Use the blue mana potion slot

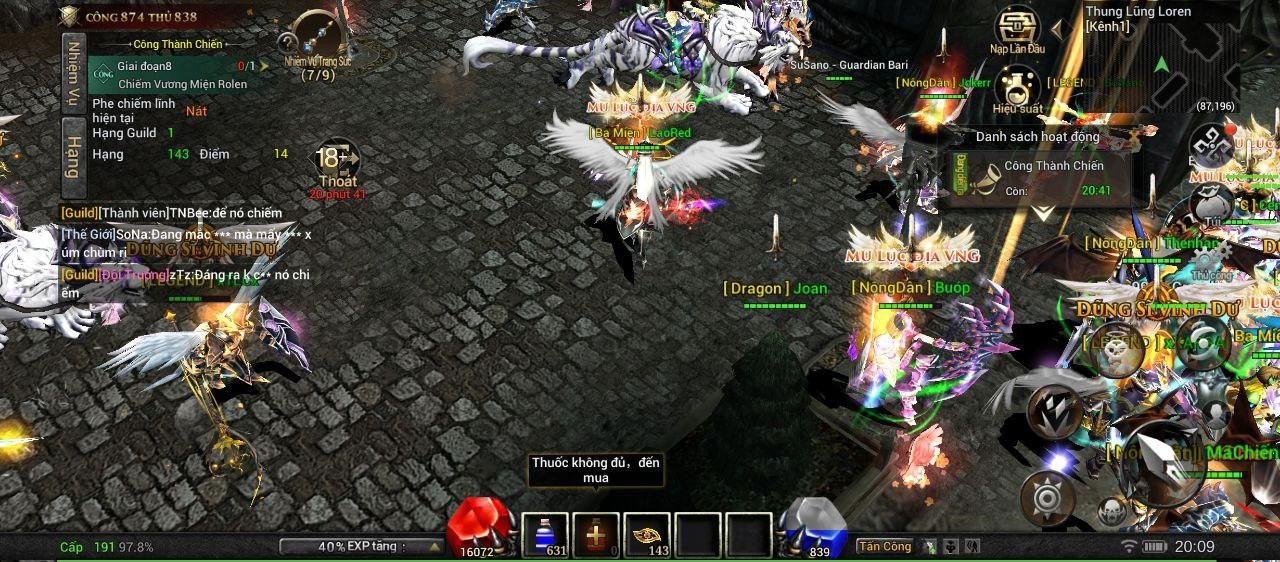545,535
